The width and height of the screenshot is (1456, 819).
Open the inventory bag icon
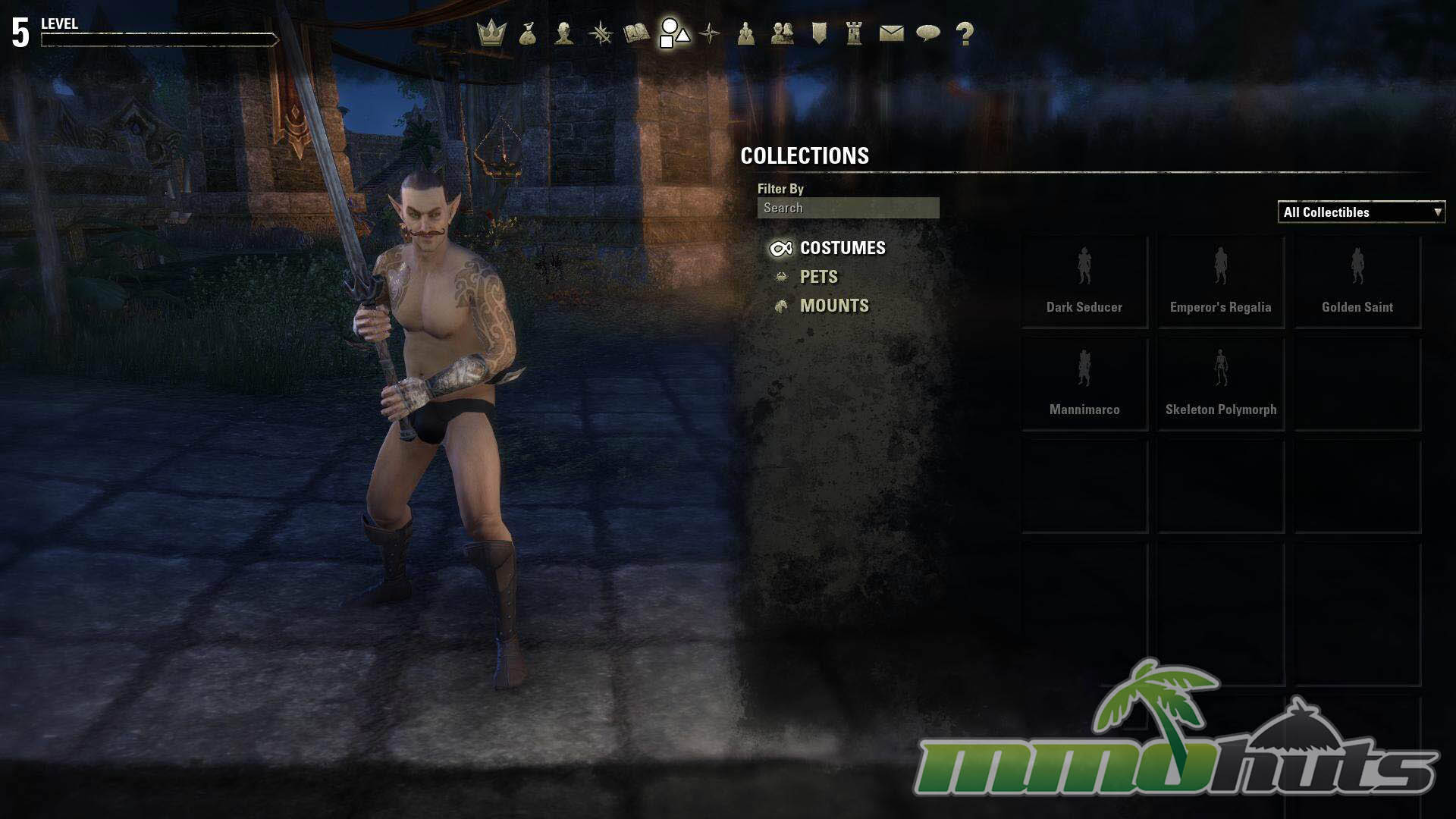click(x=528, y=33)
